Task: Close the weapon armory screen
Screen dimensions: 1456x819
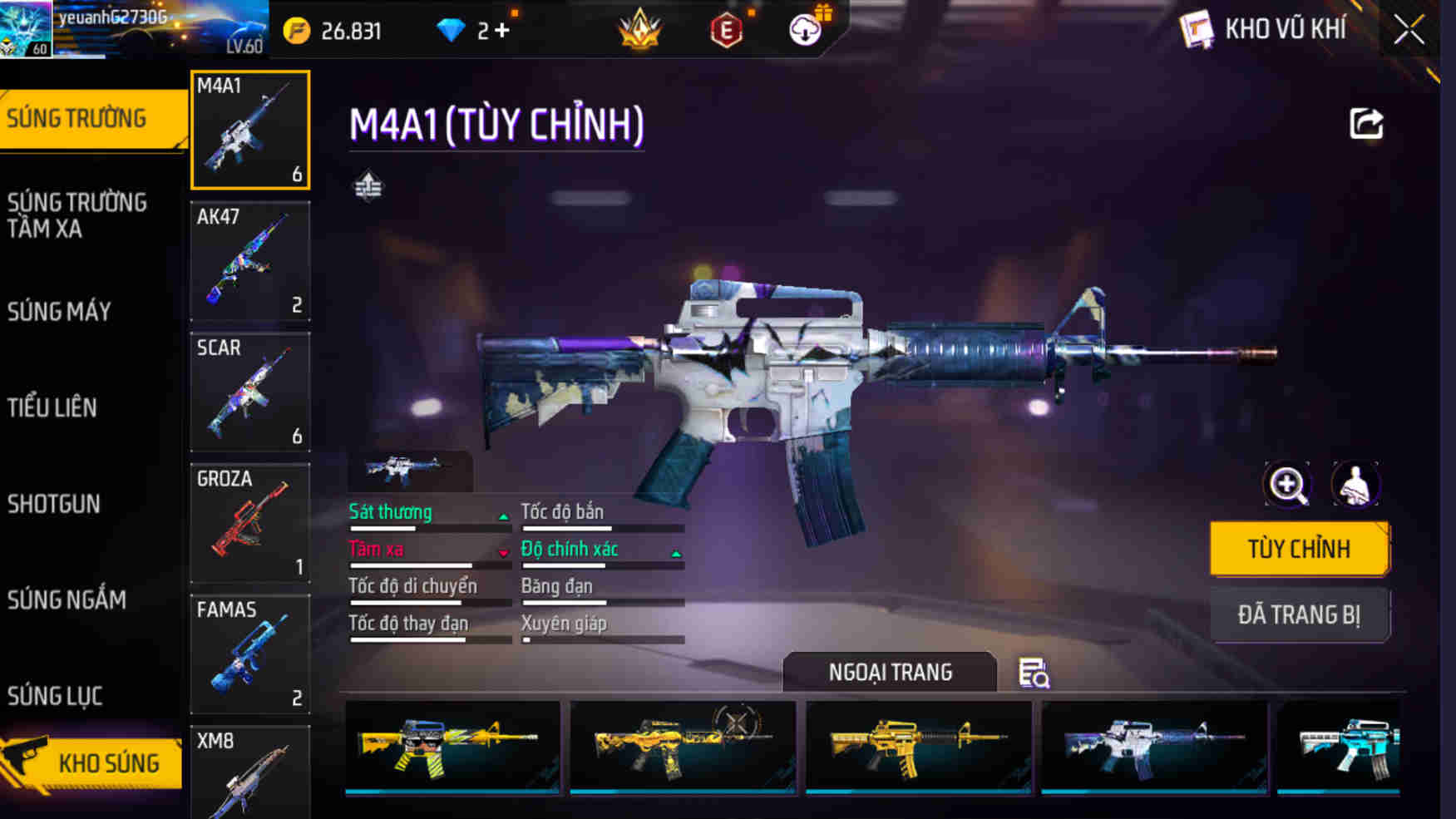Action: (1409, 31)
